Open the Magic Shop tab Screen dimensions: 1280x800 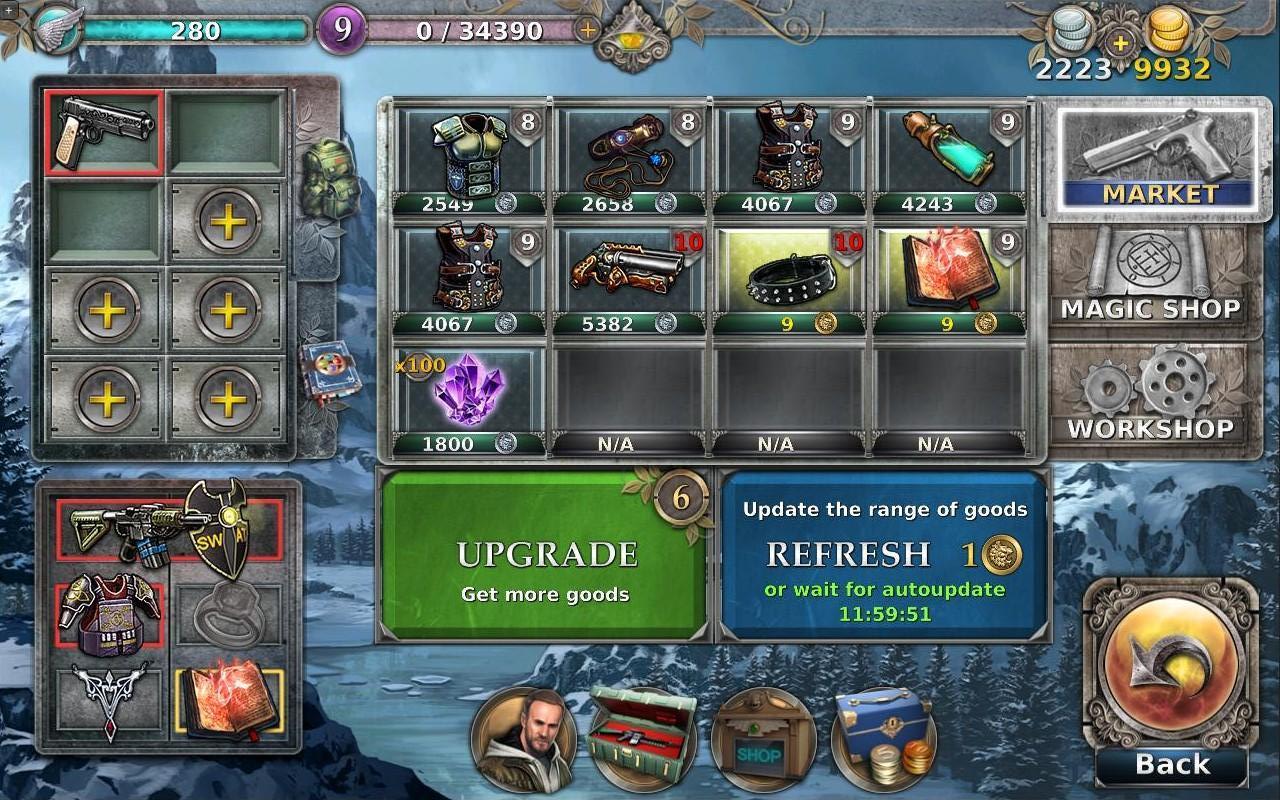point(1150,279)
